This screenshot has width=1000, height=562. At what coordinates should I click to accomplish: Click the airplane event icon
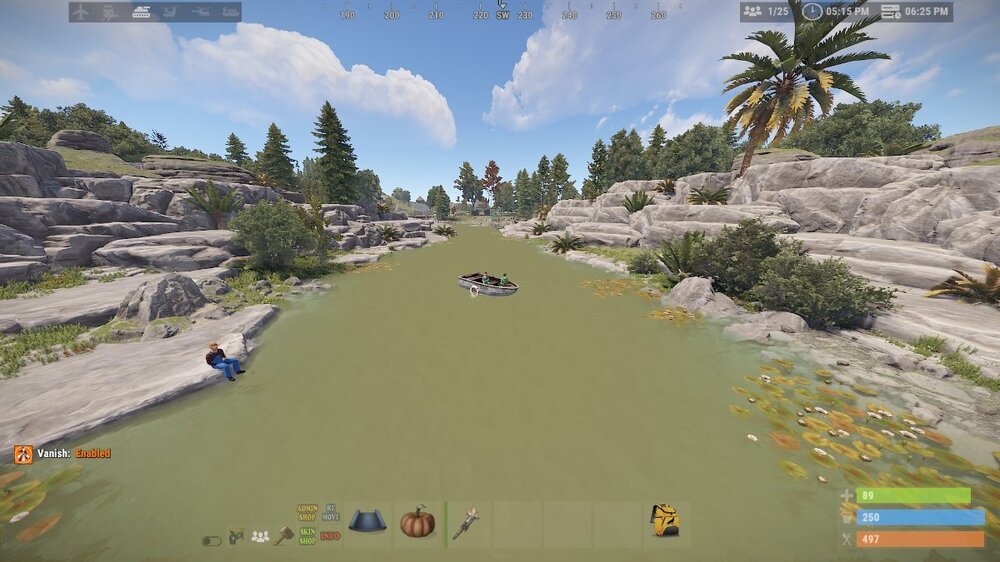point(80,12)
